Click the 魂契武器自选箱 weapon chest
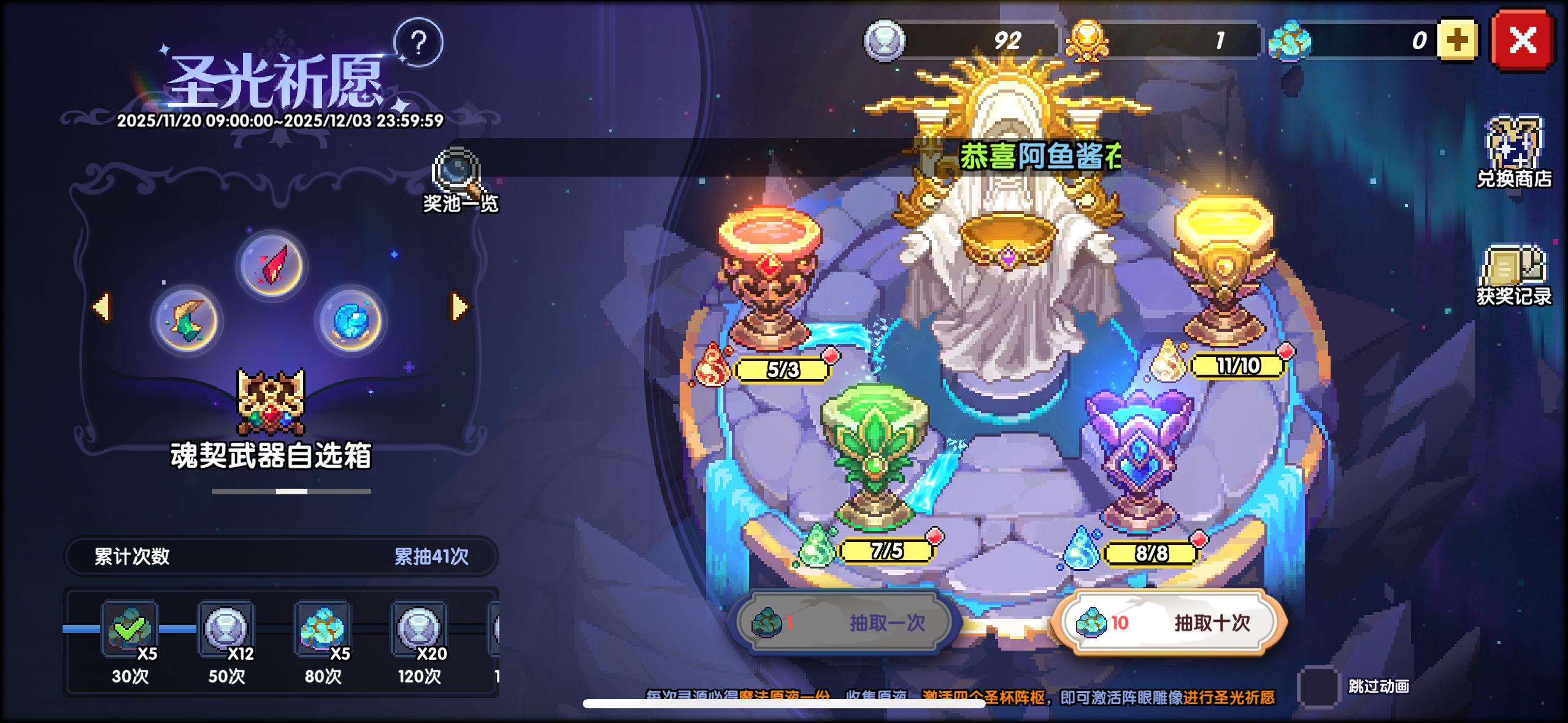 (270, 402)
